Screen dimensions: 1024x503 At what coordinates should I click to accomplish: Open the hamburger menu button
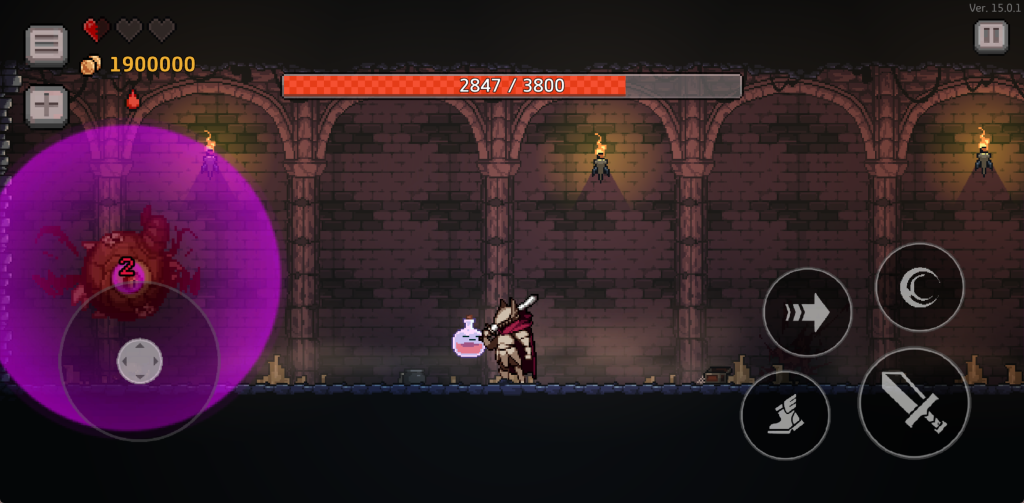46,45
